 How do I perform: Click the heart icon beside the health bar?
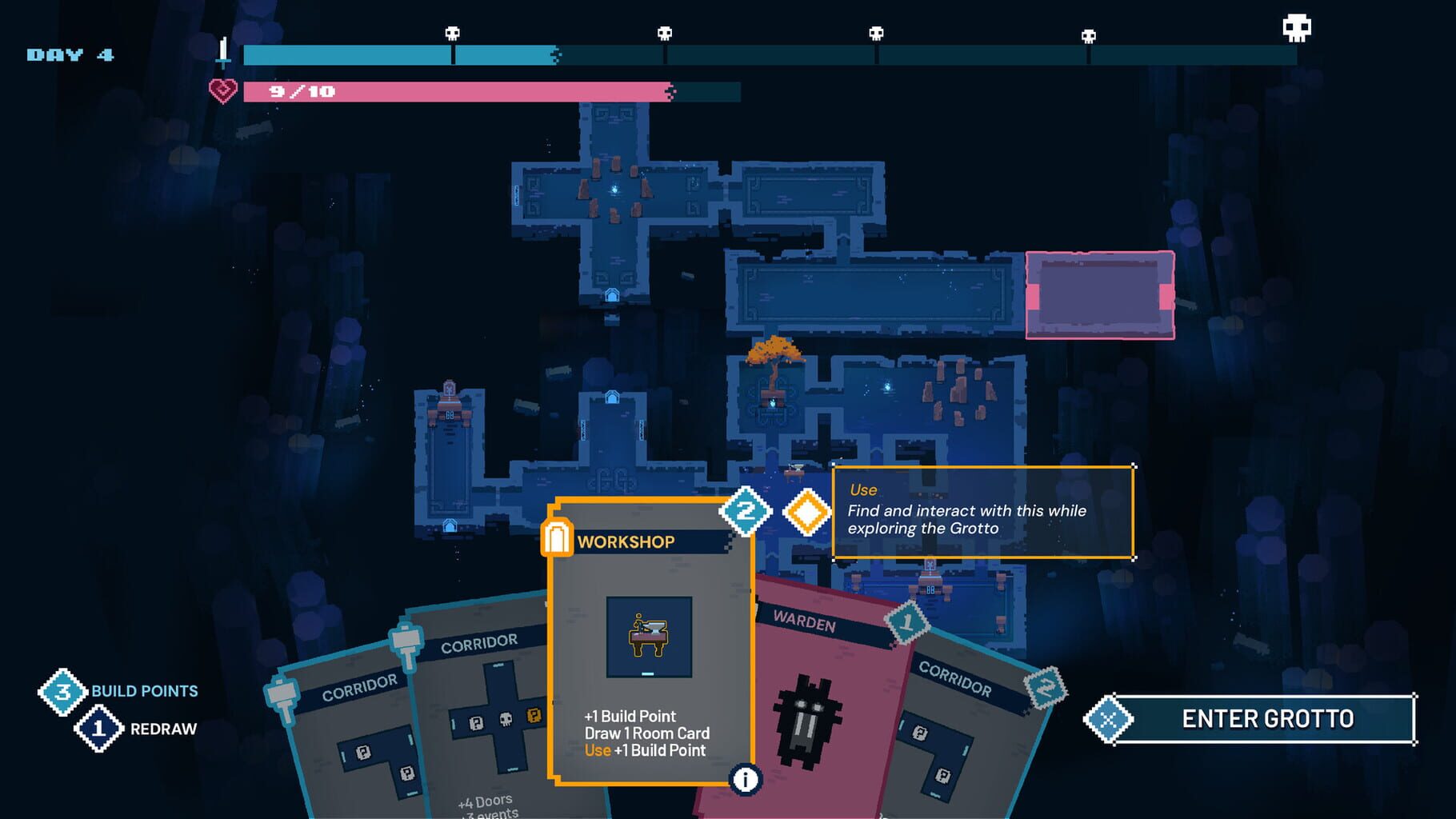[x=222, y=90]
